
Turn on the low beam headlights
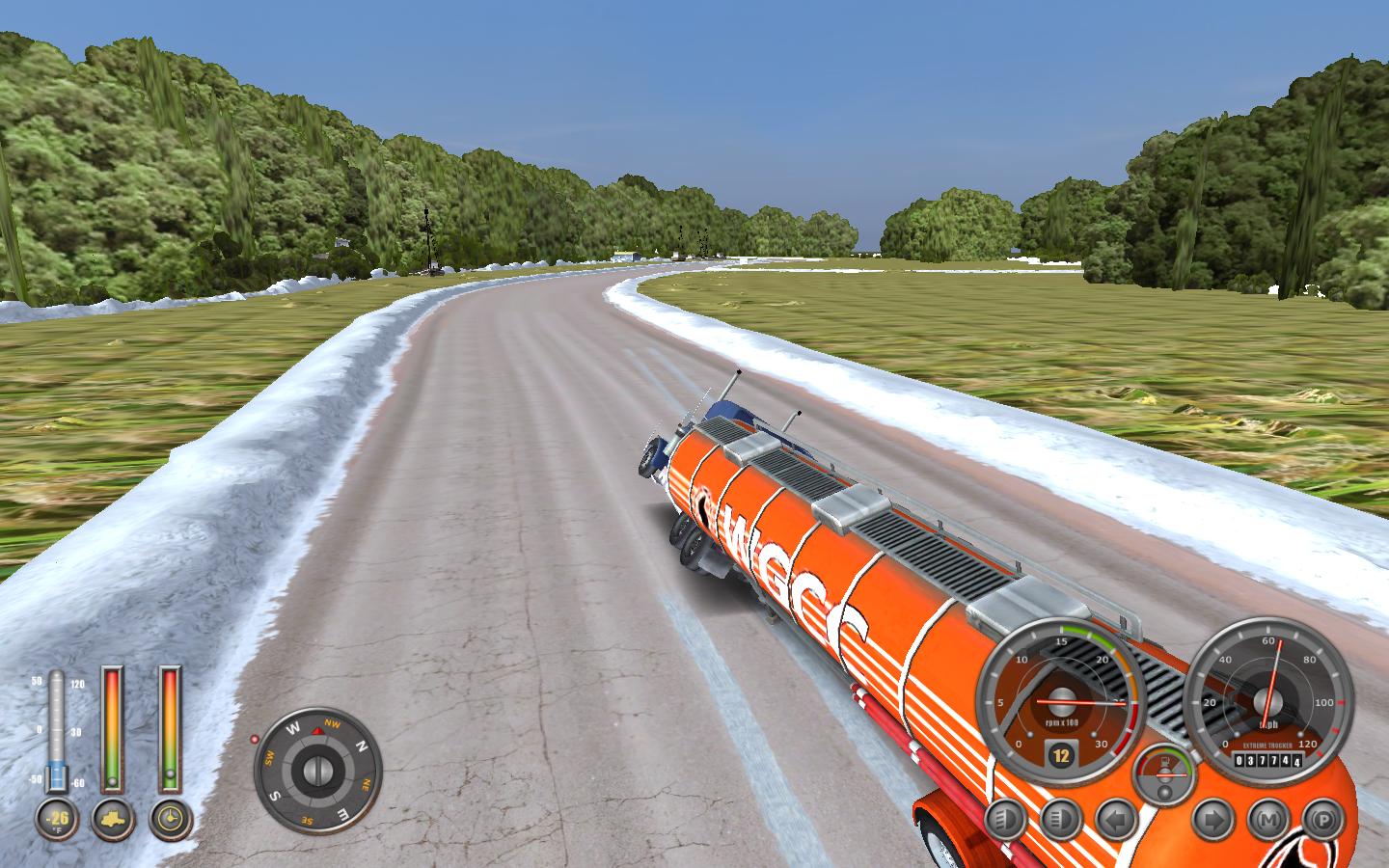[x=1004, y=820]
